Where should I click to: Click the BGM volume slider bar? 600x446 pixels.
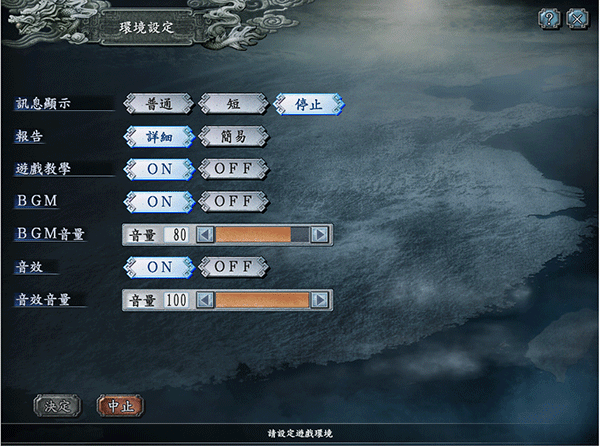tap(262, 234)
